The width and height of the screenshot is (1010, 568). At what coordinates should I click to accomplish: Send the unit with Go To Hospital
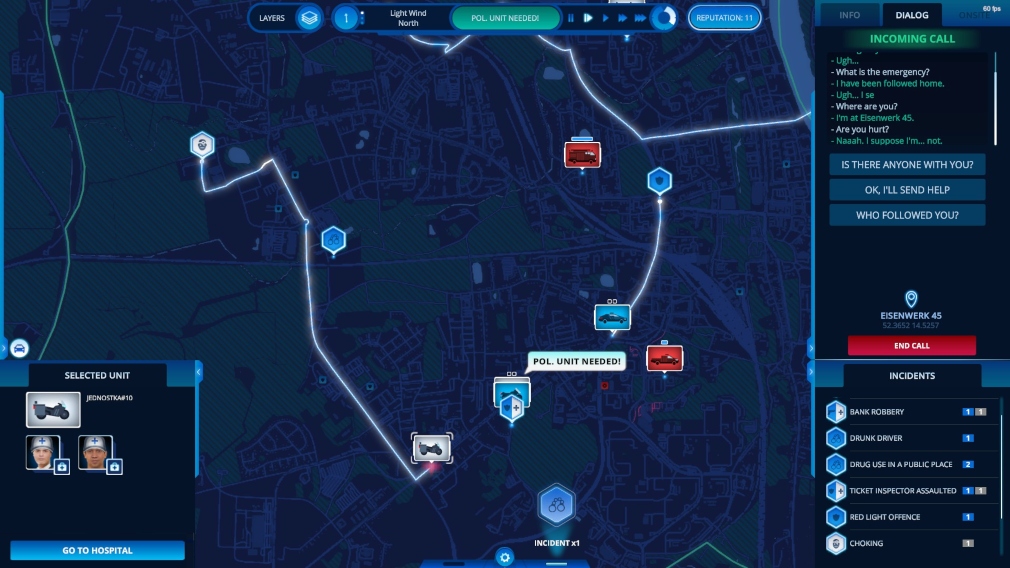[98, 550]
